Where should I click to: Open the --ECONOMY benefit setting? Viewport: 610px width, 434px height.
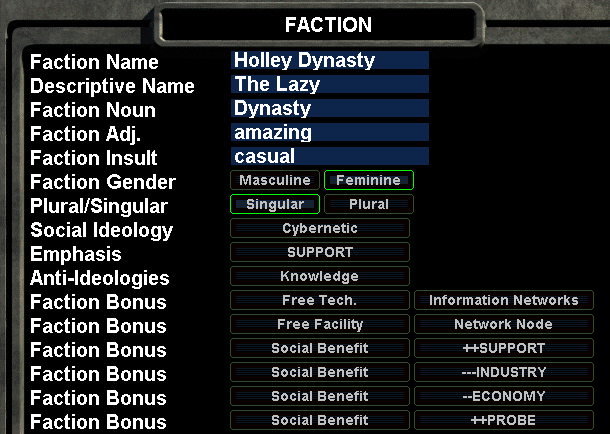coord(504,396)
